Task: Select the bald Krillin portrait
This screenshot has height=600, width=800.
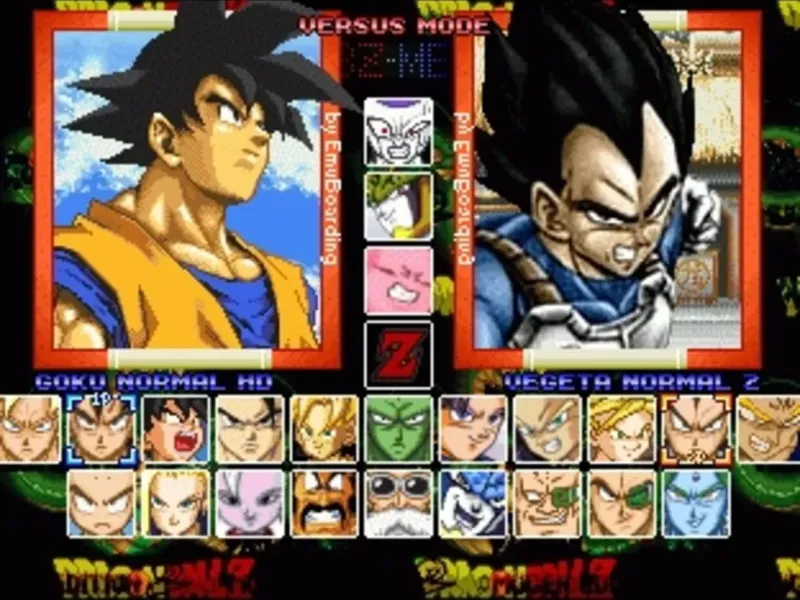Action: [x=102, y=503]
